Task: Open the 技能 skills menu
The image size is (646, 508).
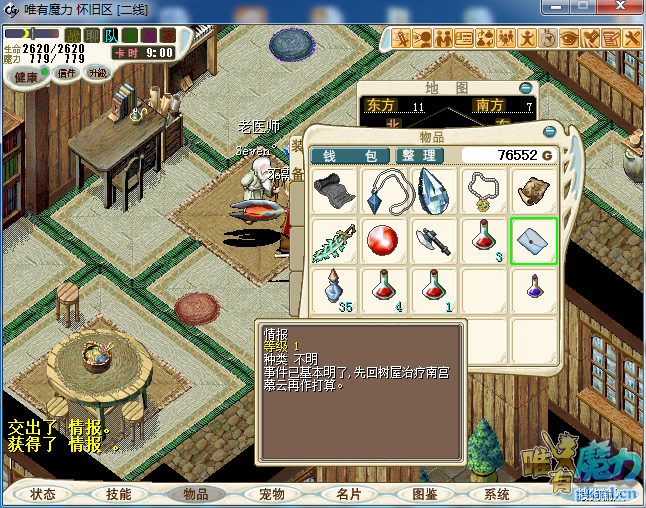Action: pos(119,494)
